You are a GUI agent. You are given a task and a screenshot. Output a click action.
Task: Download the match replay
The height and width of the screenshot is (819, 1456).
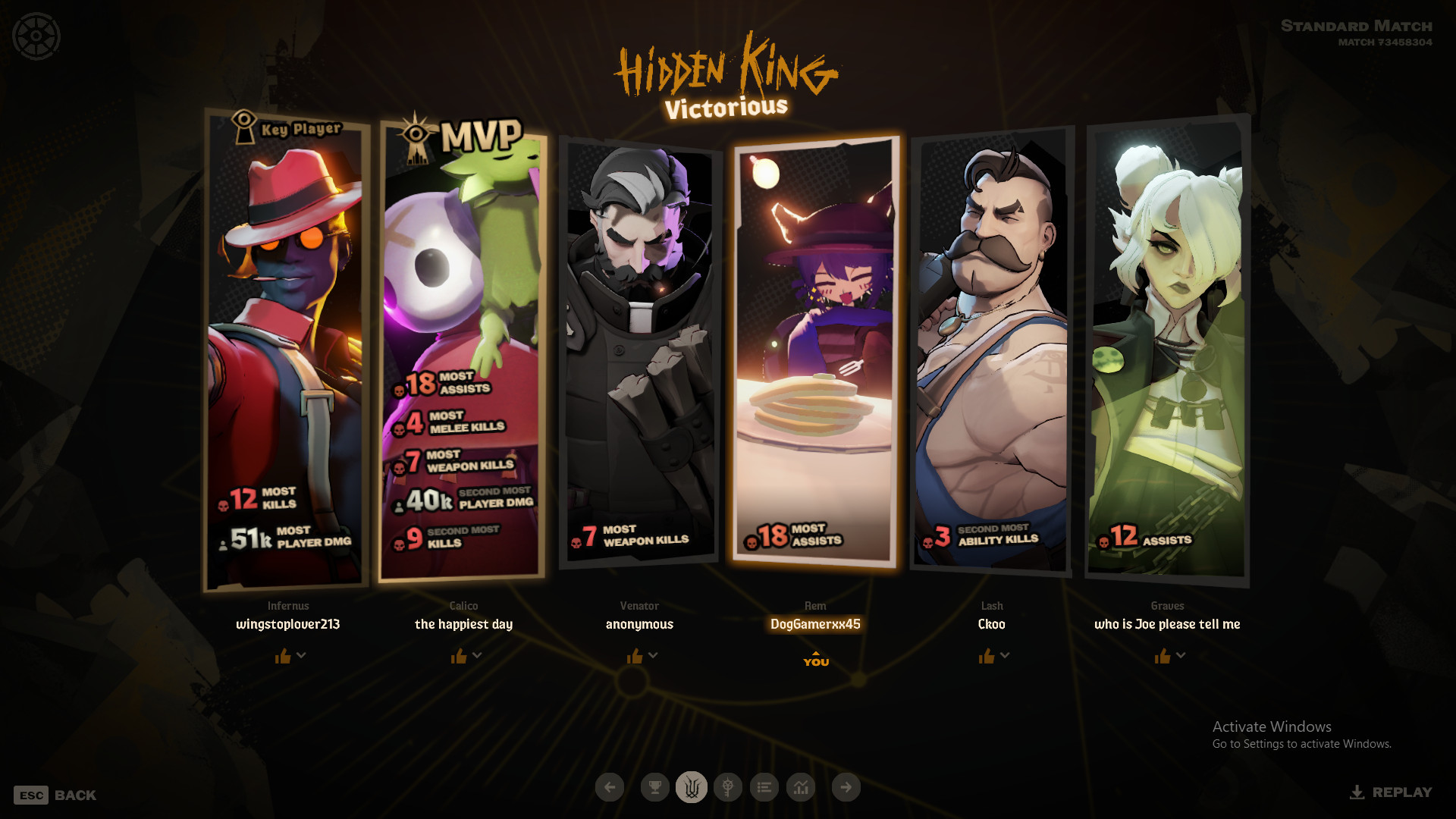[x=1392, y=792]
